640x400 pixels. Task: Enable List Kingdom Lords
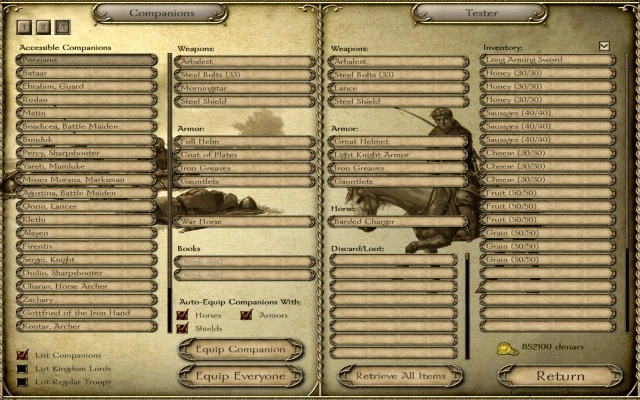click(x=22, y=368)
